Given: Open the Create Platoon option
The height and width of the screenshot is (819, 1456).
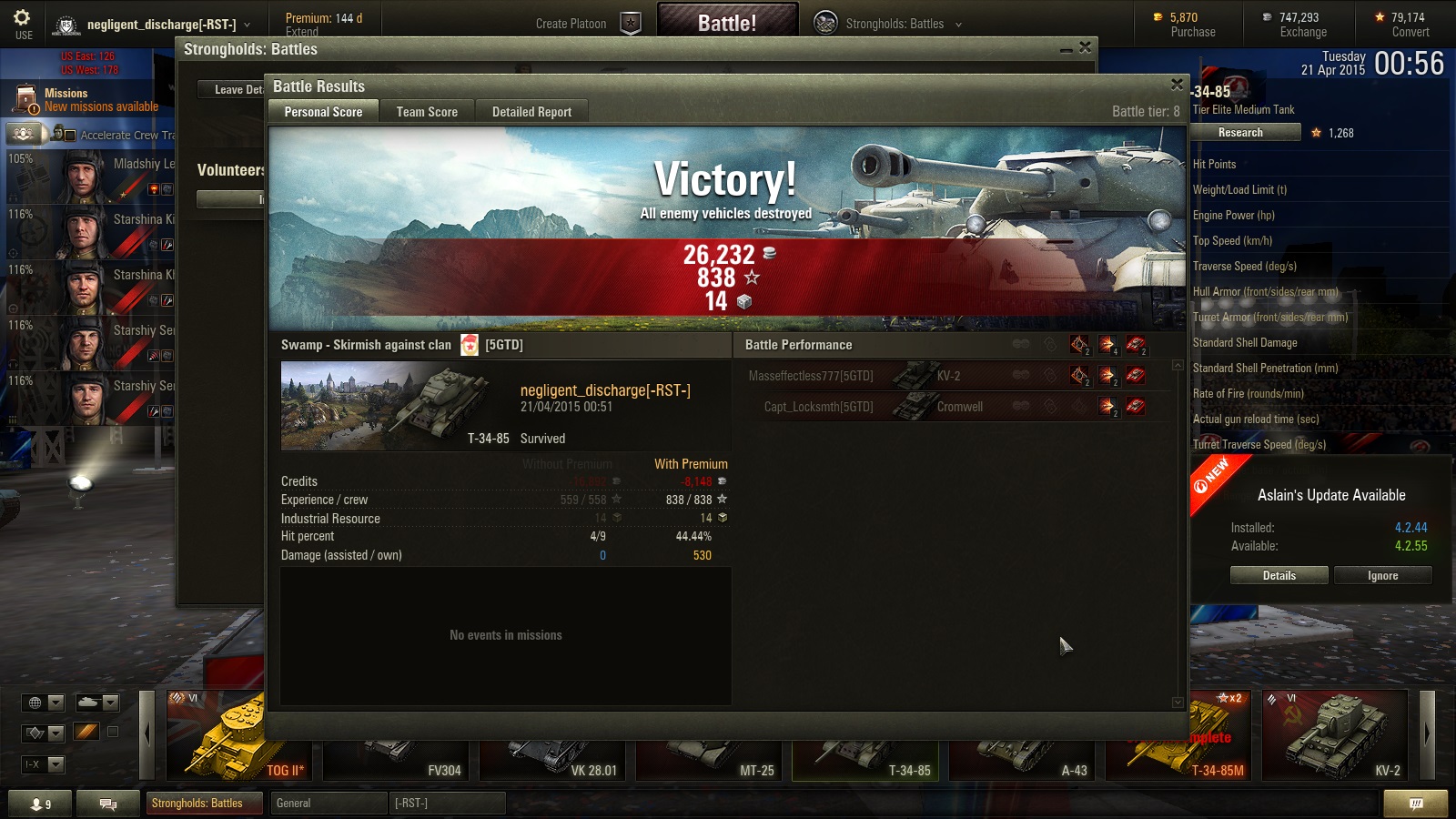Looking at the screenshot, I should 586,24.
